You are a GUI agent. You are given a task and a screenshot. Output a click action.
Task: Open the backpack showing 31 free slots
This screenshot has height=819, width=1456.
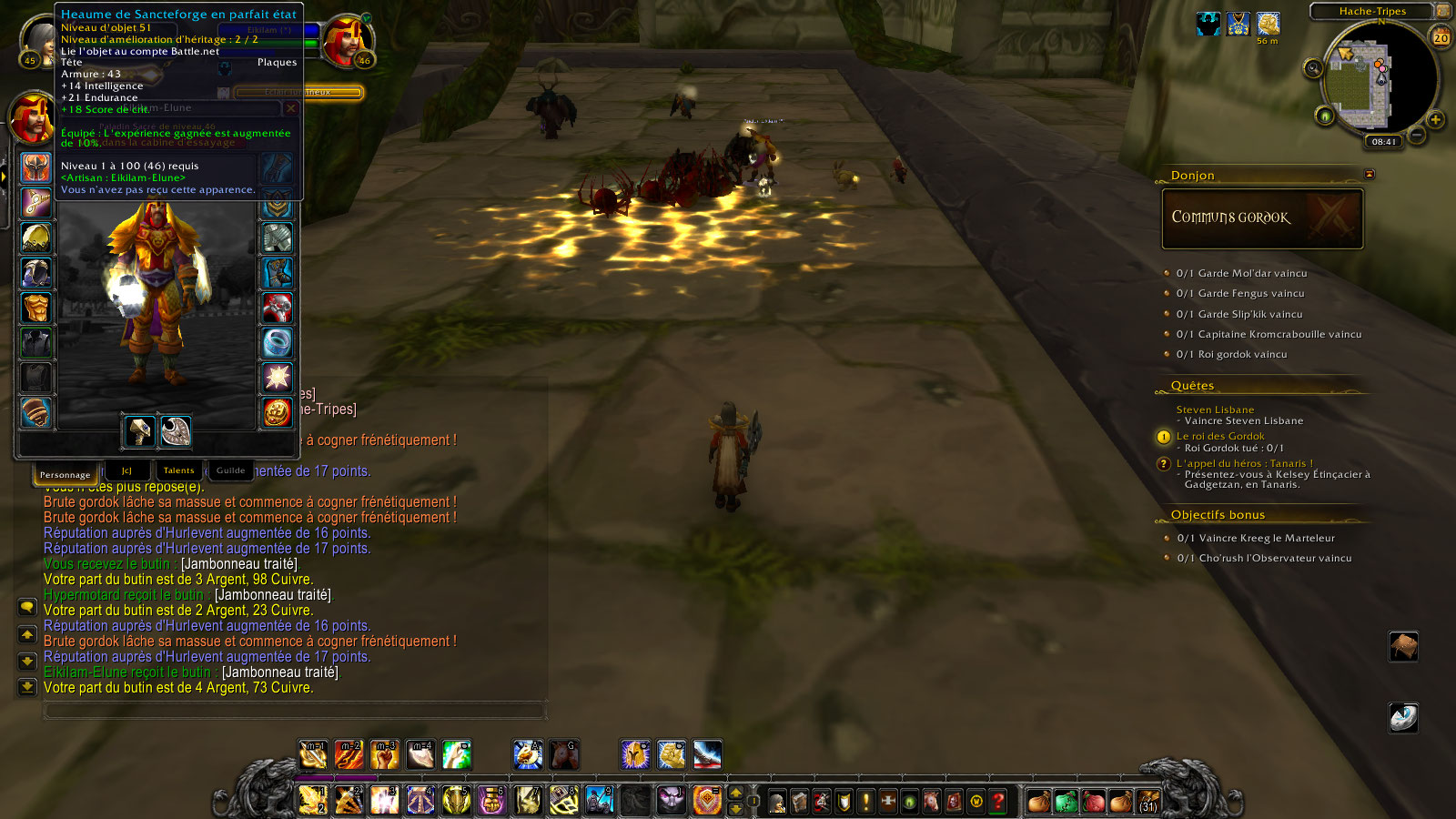[x=1148, y=801]
